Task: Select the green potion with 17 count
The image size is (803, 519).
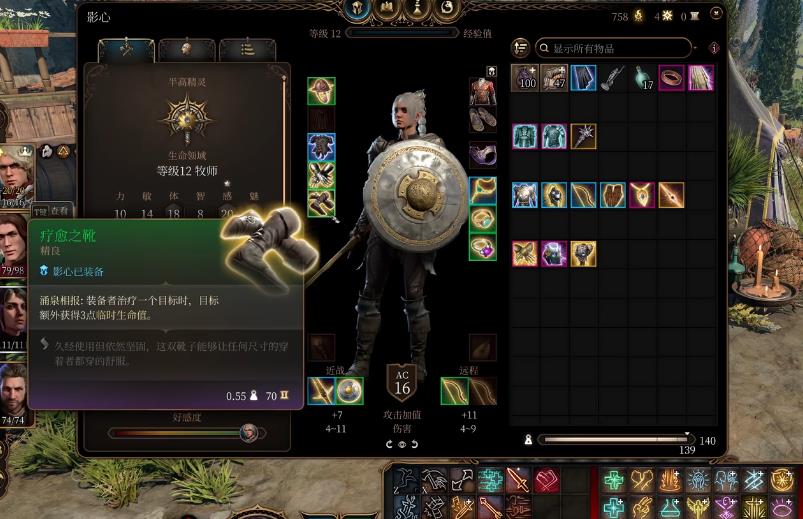Action: (642, 78)
